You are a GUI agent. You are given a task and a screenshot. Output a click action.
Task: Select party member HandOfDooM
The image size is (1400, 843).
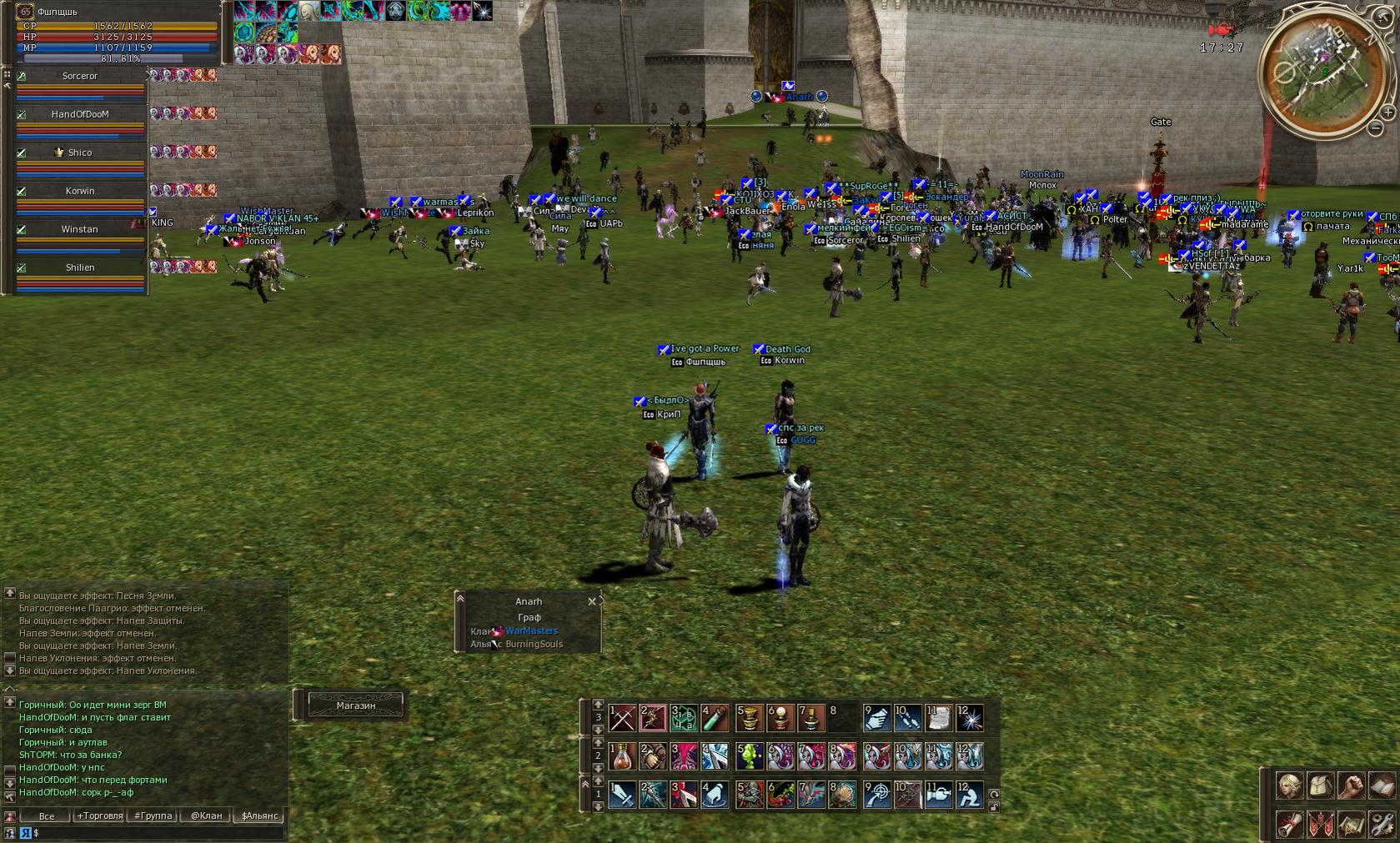(80, 114)
